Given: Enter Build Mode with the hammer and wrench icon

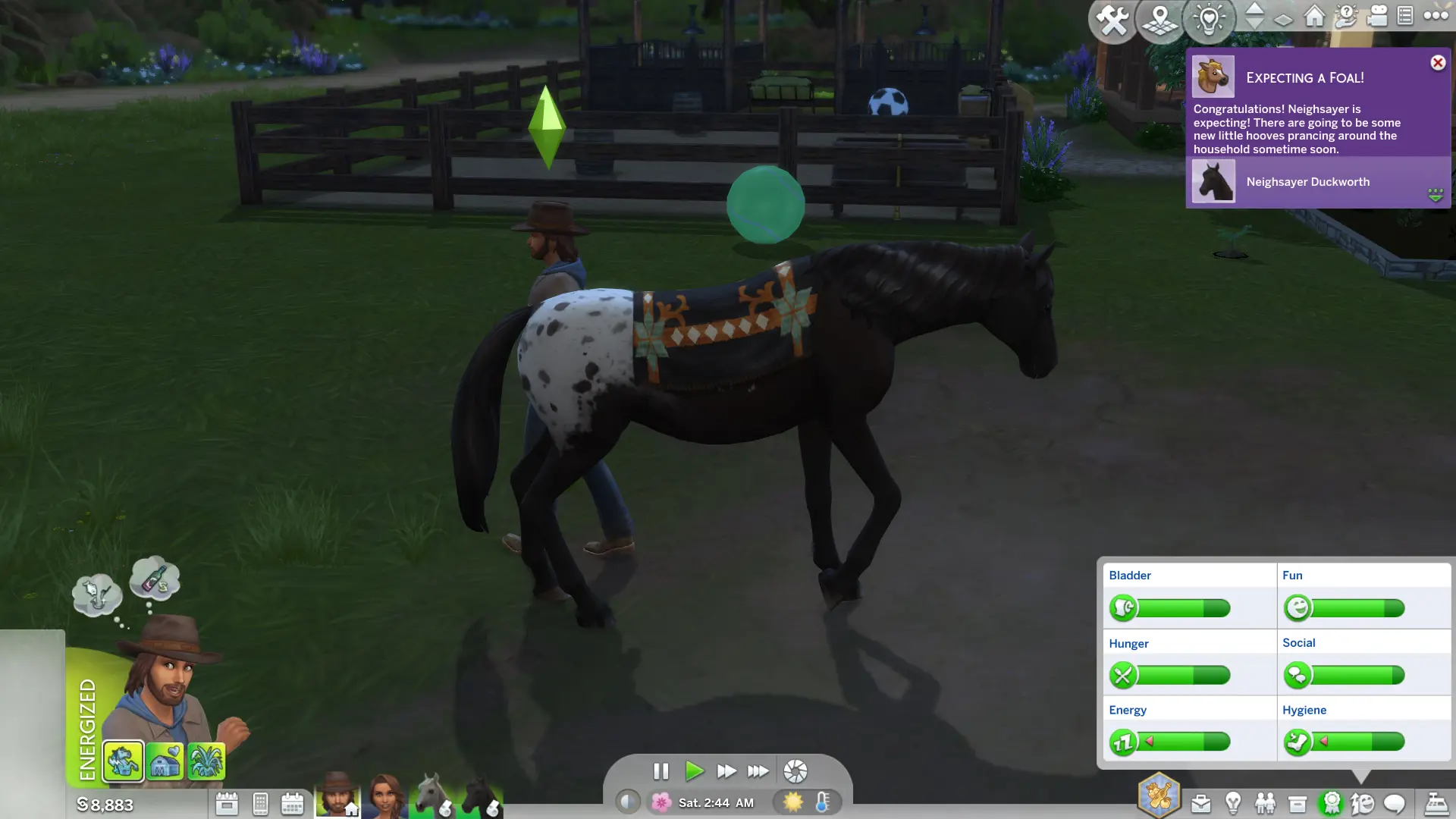Looking at the screenshot, I should pyautogui.click(x=1113, y=20).
